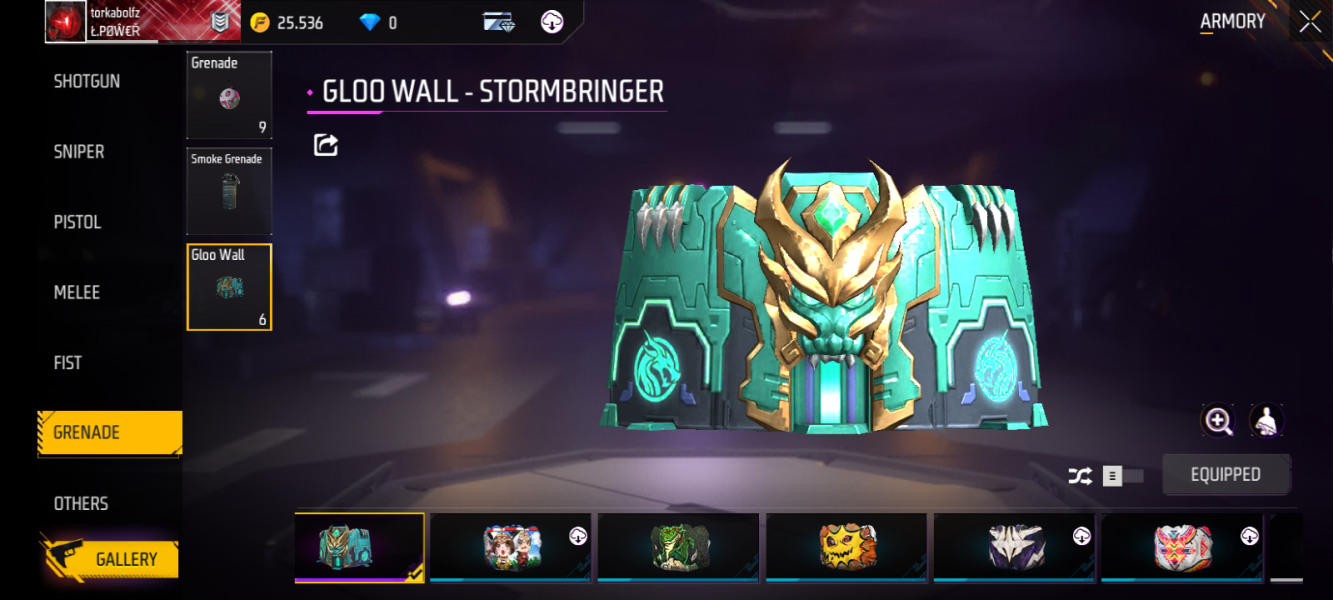Screen dimensions: 1333x600
Task: Close the Armory screen
Action: tap(1309, 22)
